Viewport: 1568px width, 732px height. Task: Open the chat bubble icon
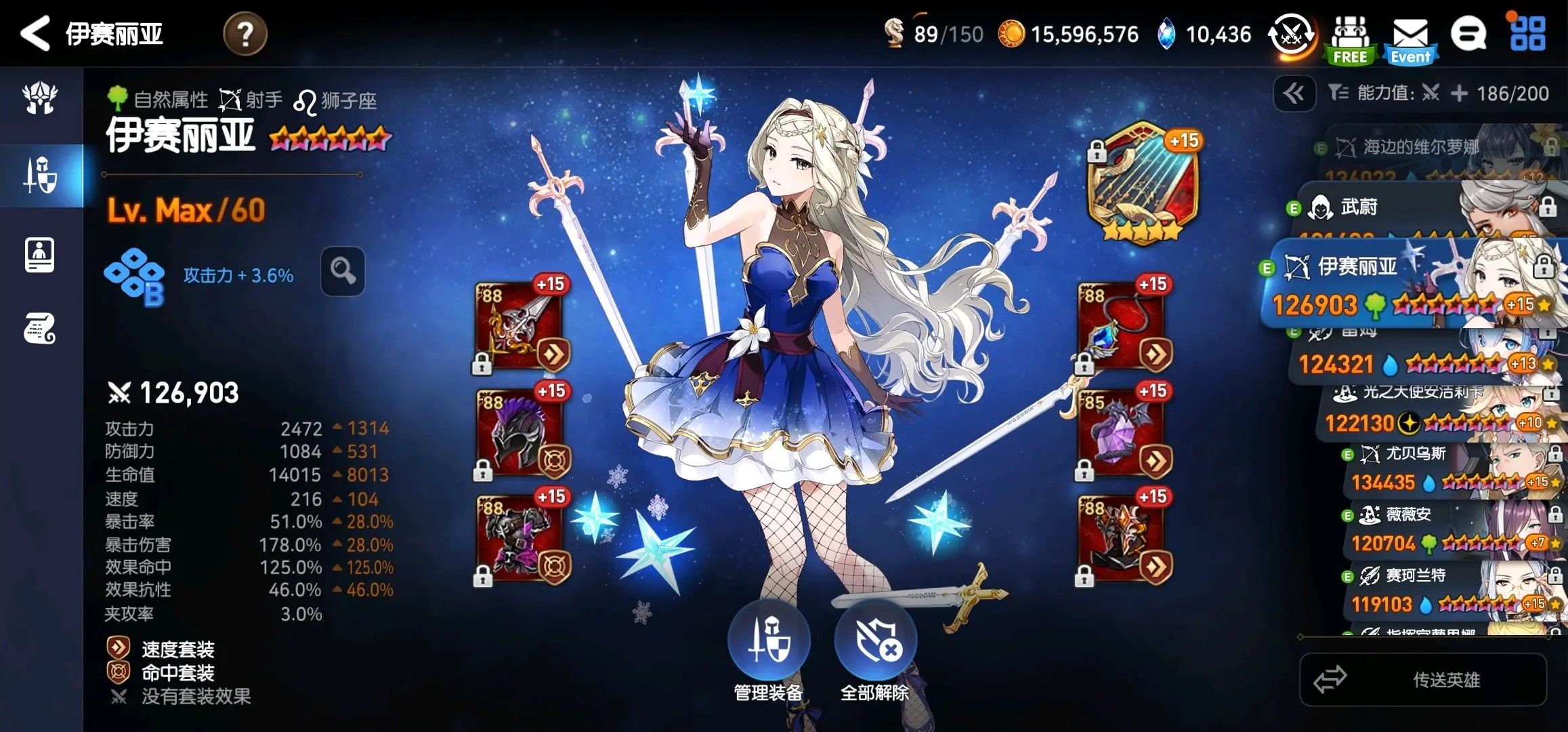[x=1468, y=34]
